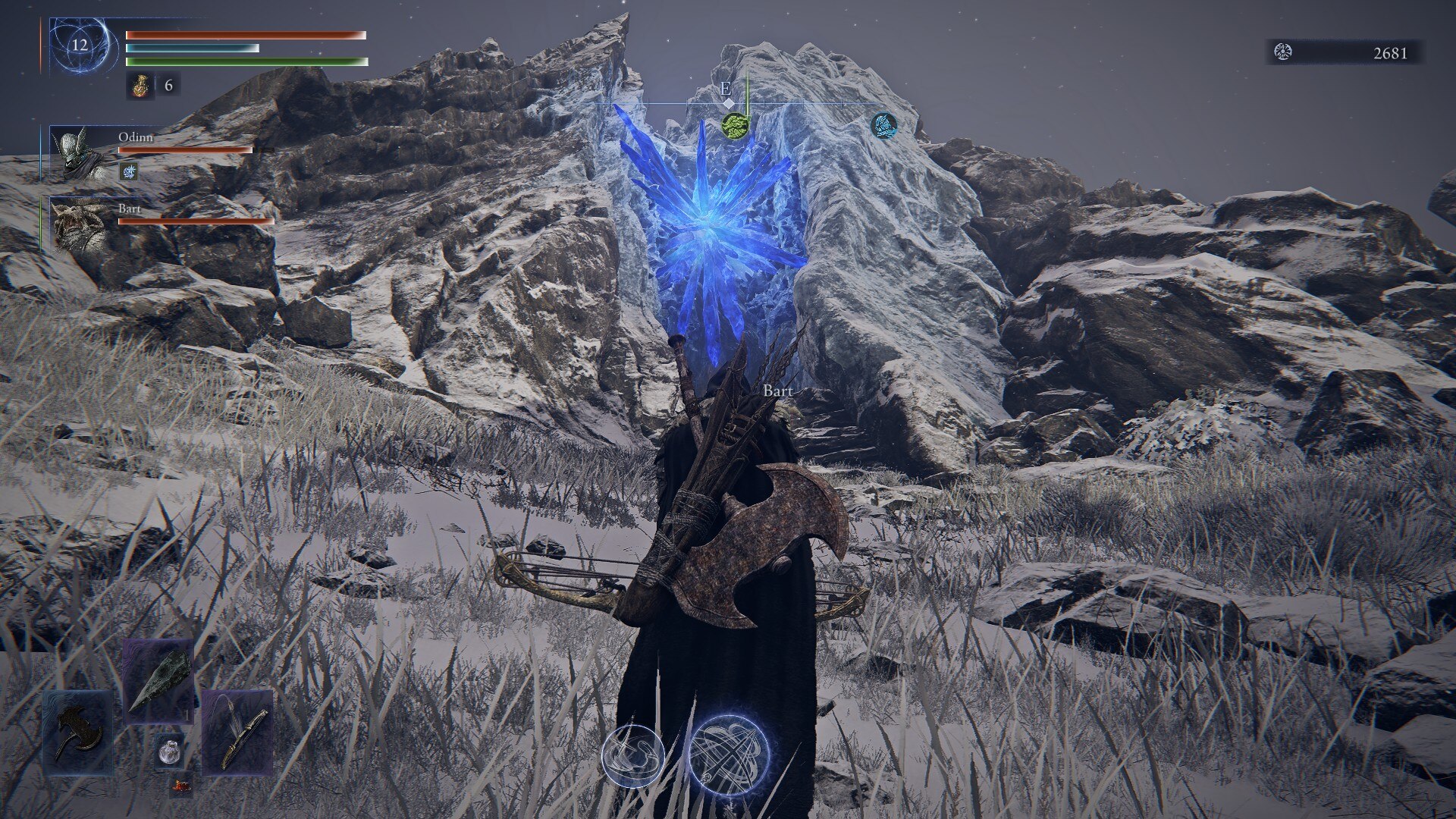Use the round glass orb item slot

168,751
